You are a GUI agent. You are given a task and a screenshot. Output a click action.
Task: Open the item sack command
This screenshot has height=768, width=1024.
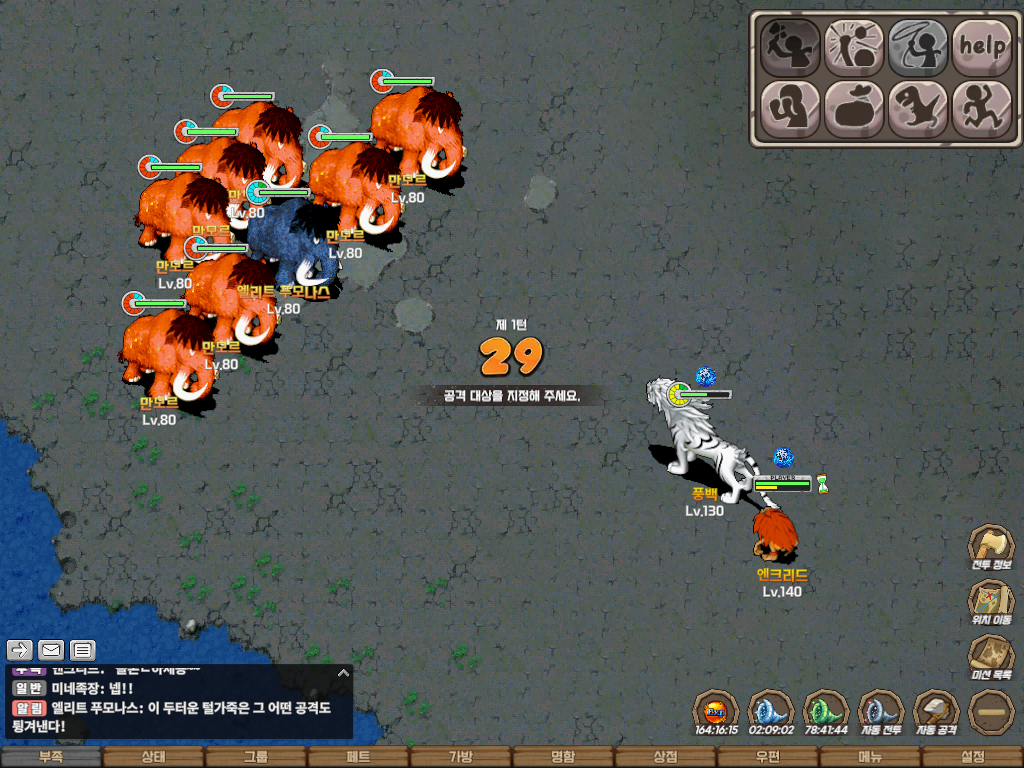tap(854, 108)
